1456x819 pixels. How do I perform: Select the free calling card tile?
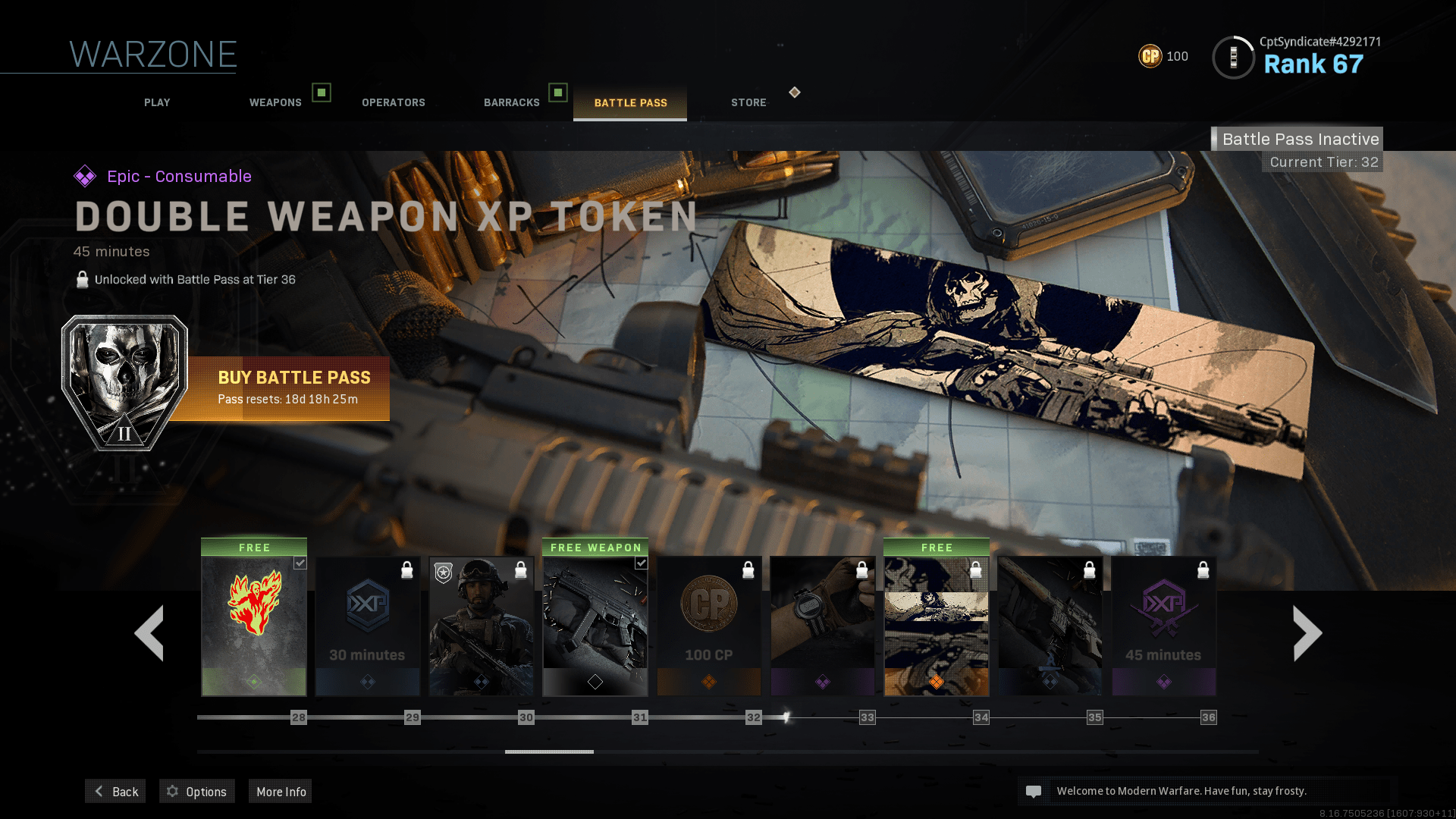[x=937, y=626]
